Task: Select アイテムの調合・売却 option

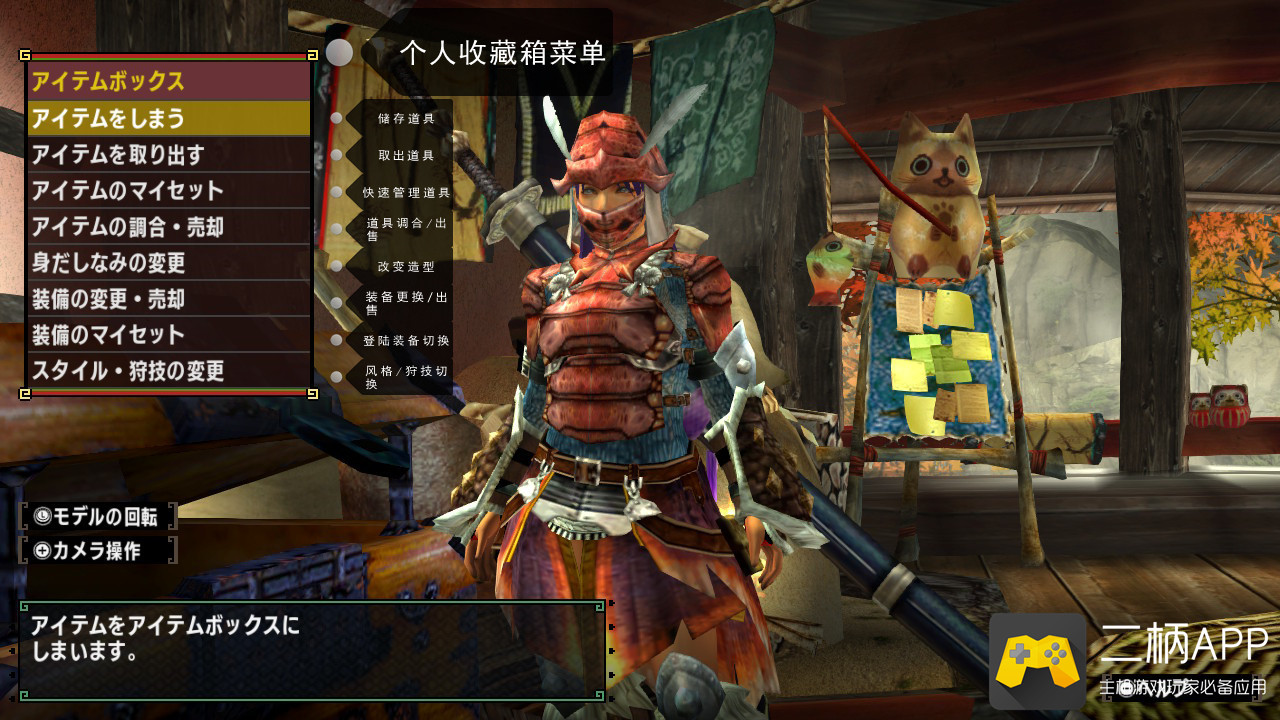Action: tap(168, 227)
